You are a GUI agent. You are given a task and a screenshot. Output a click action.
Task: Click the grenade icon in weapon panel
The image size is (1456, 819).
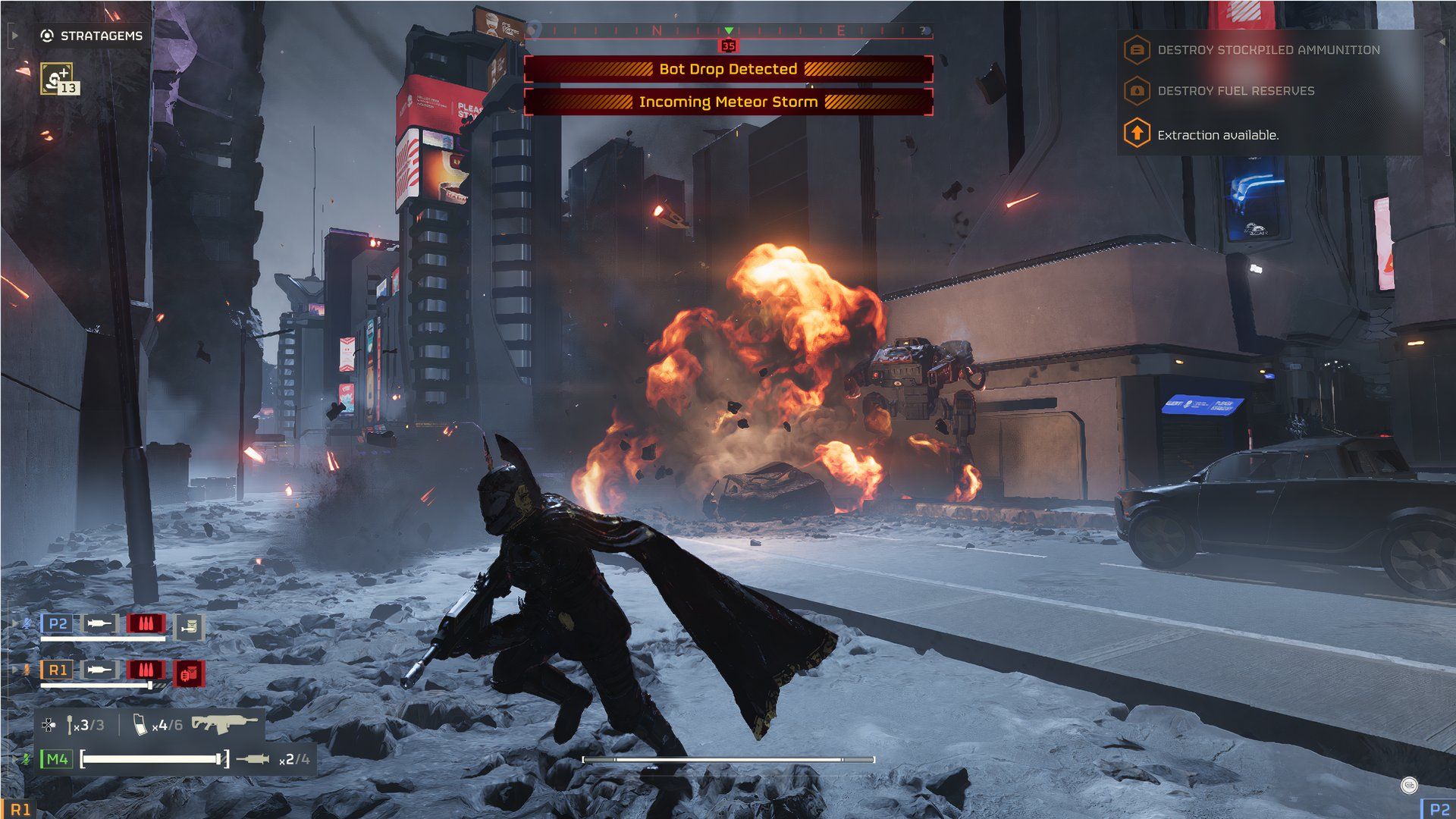point(70,725)
